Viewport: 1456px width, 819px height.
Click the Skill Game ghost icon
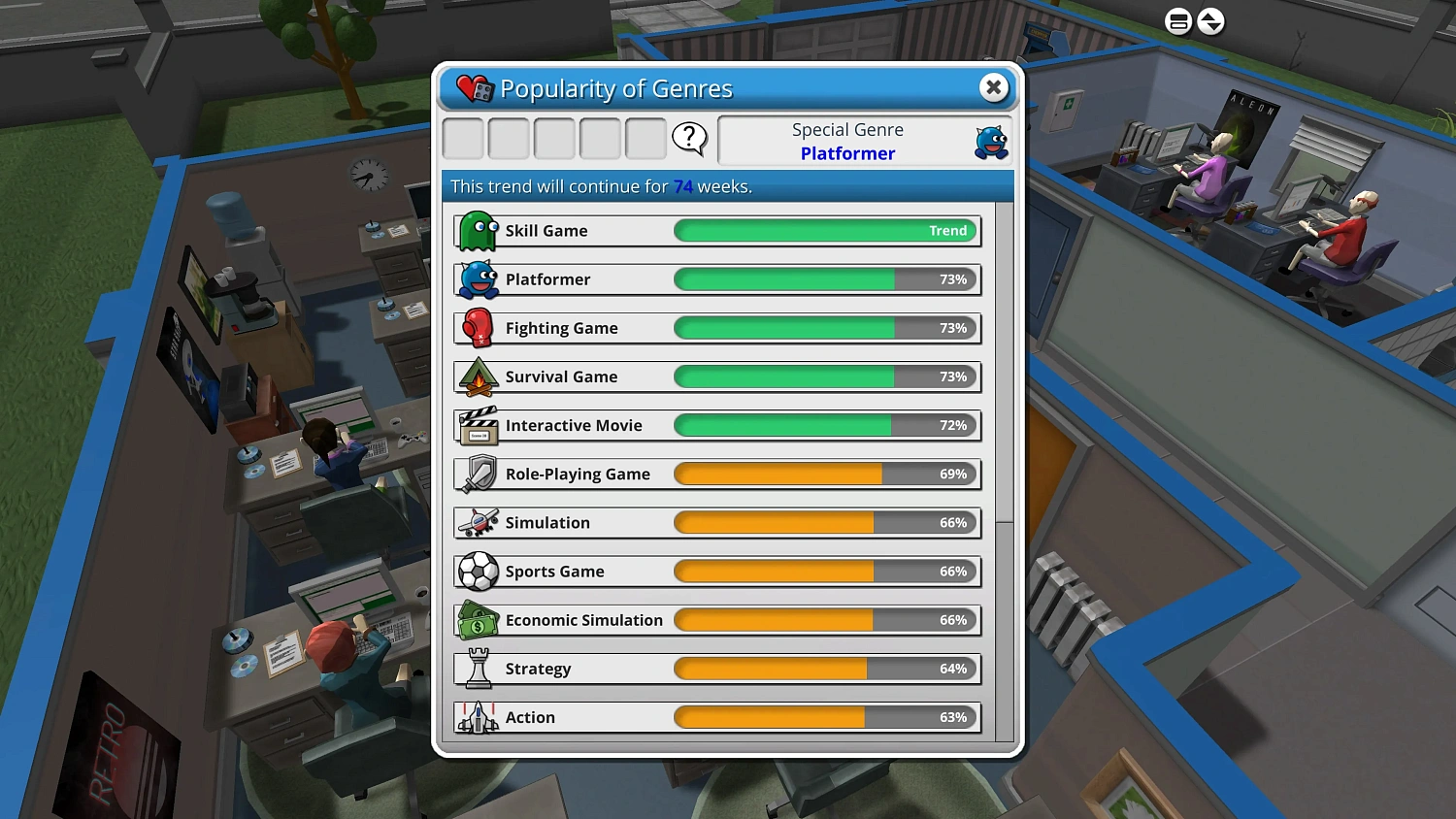(477, 230)
